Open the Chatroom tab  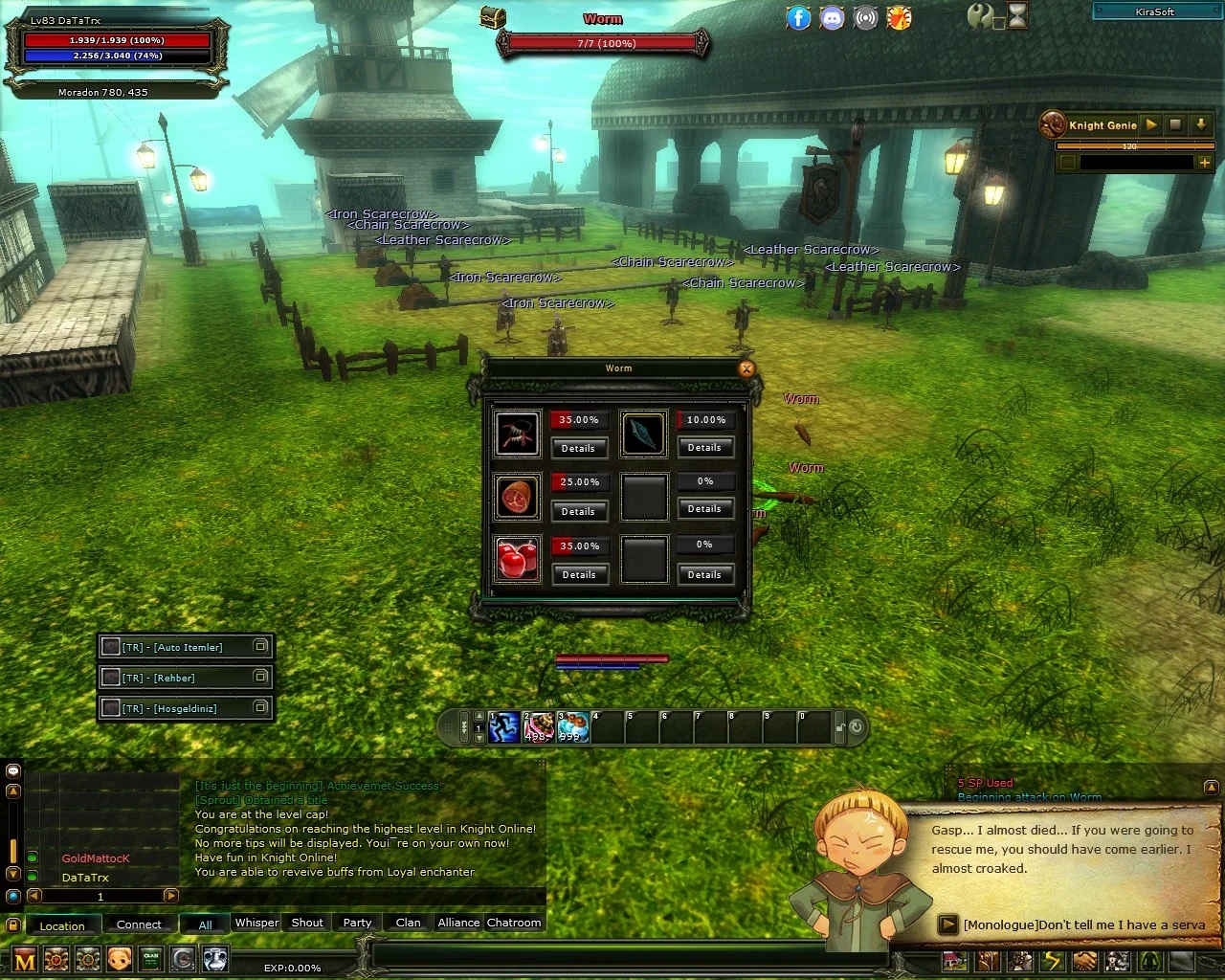[514, 923]
